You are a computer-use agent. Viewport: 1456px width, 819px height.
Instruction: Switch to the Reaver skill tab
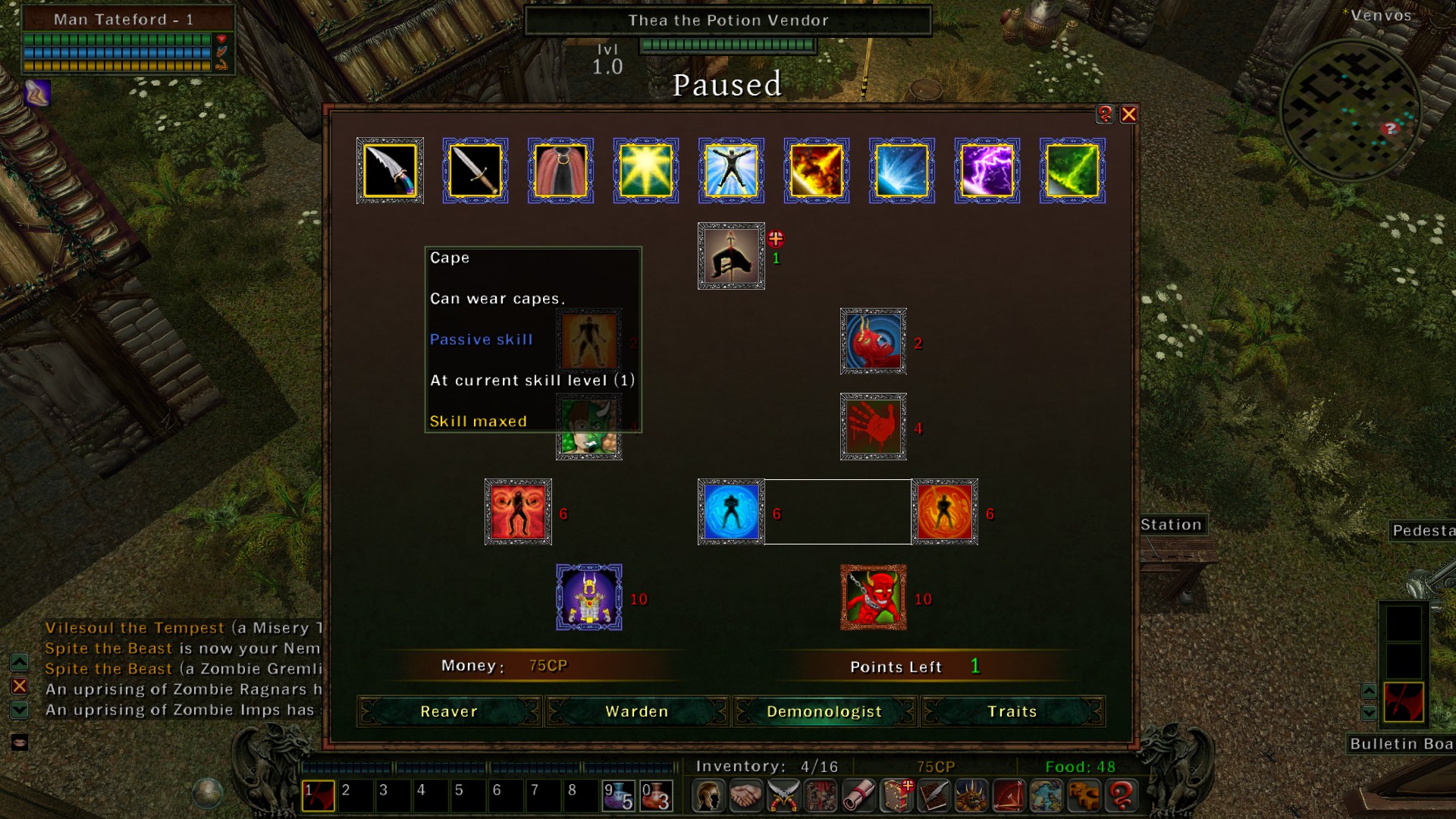click(x=449, y=711)
